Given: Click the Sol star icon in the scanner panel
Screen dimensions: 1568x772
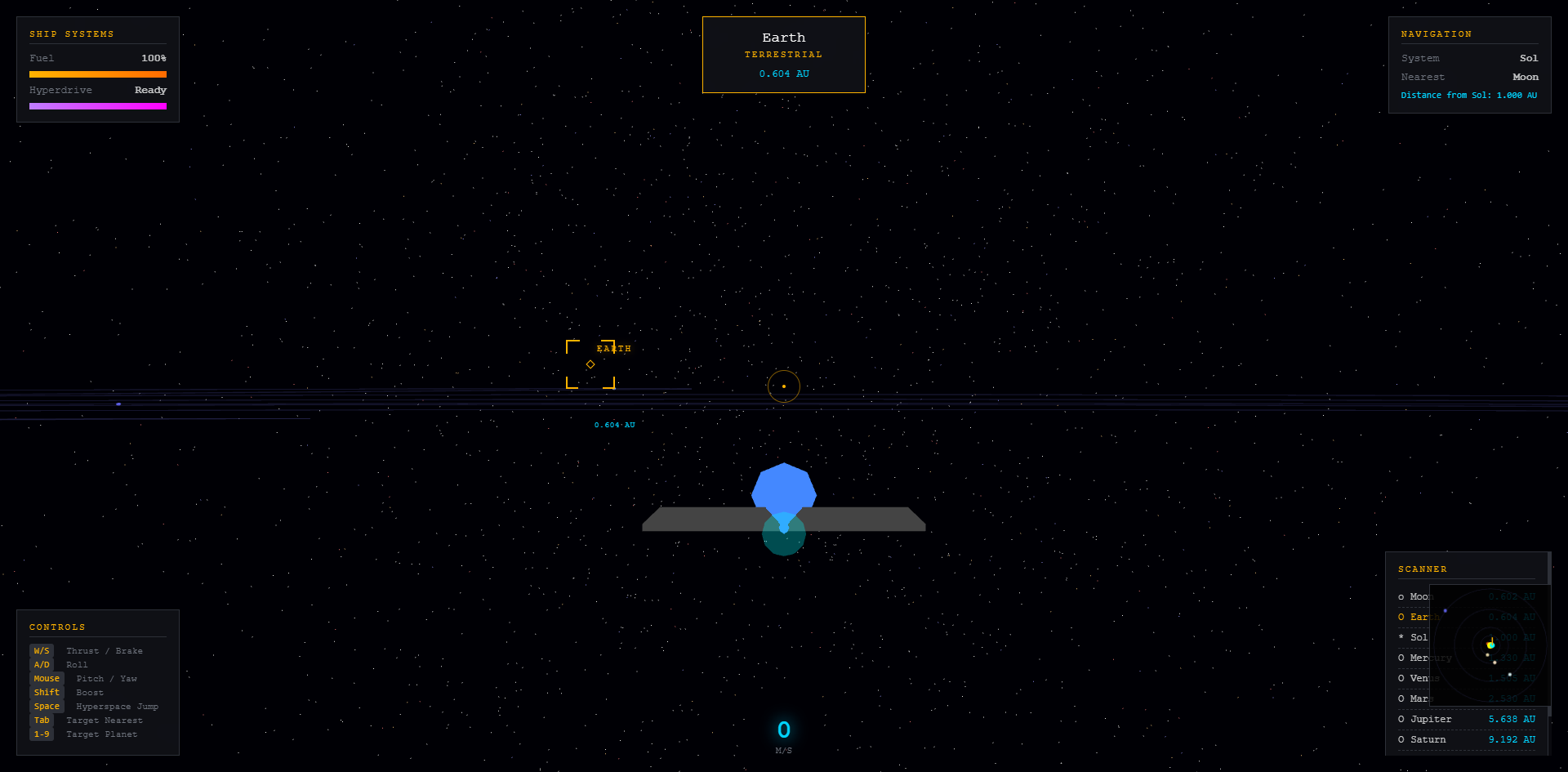Looking at the screenshot, I should (1401, 637).
